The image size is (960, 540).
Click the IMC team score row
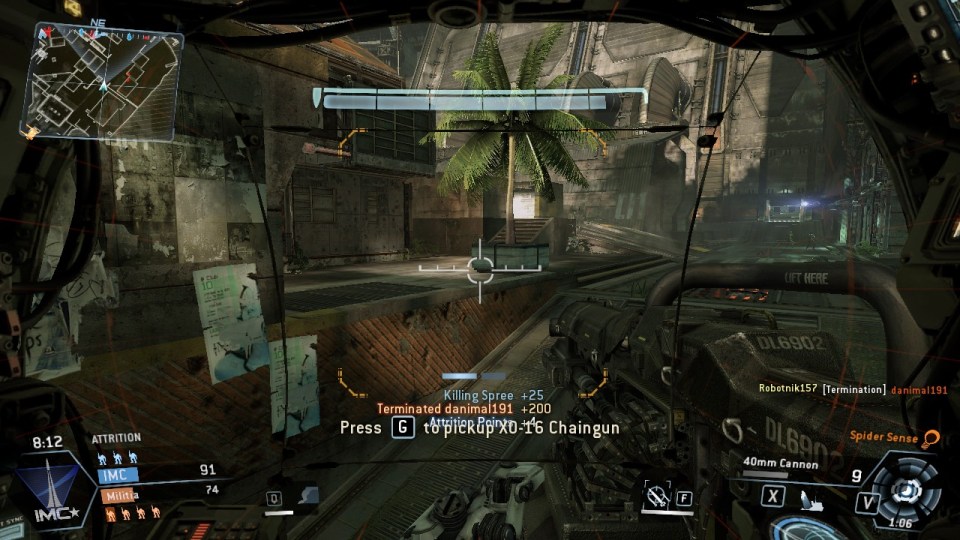[160, 472]
